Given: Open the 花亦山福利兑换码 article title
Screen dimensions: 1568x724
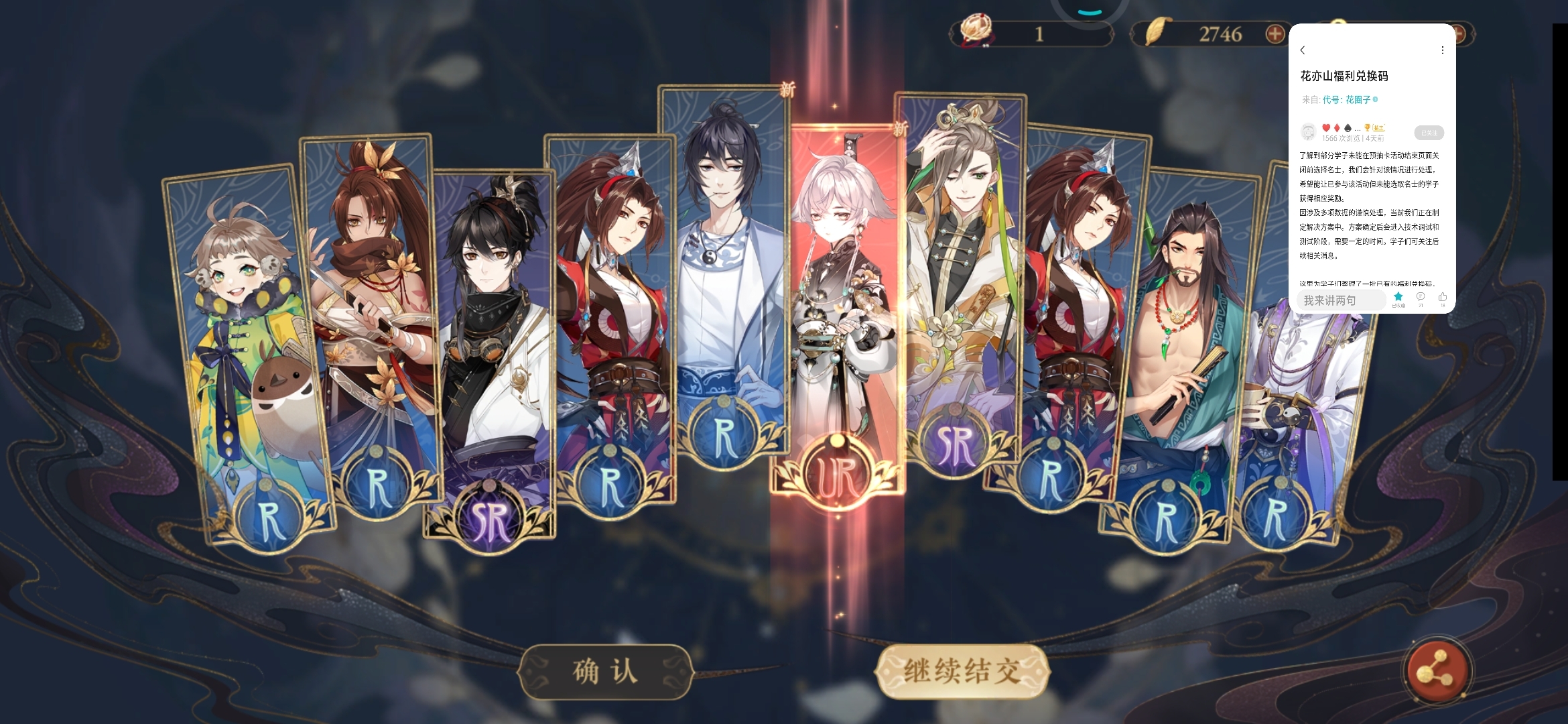Looking at the screenshot, I should 1345,75.
